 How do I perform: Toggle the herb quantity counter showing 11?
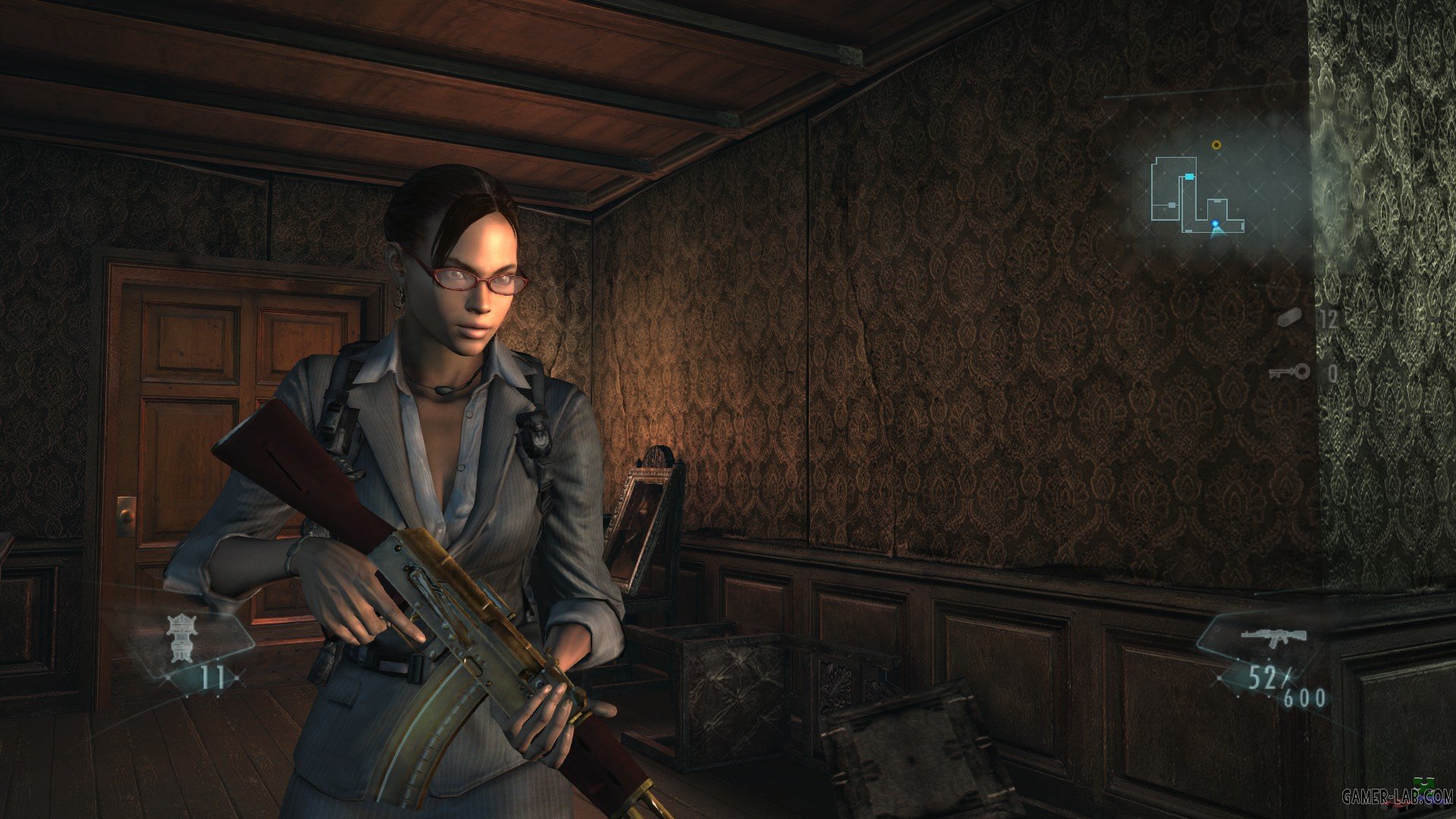click(212, 677)
